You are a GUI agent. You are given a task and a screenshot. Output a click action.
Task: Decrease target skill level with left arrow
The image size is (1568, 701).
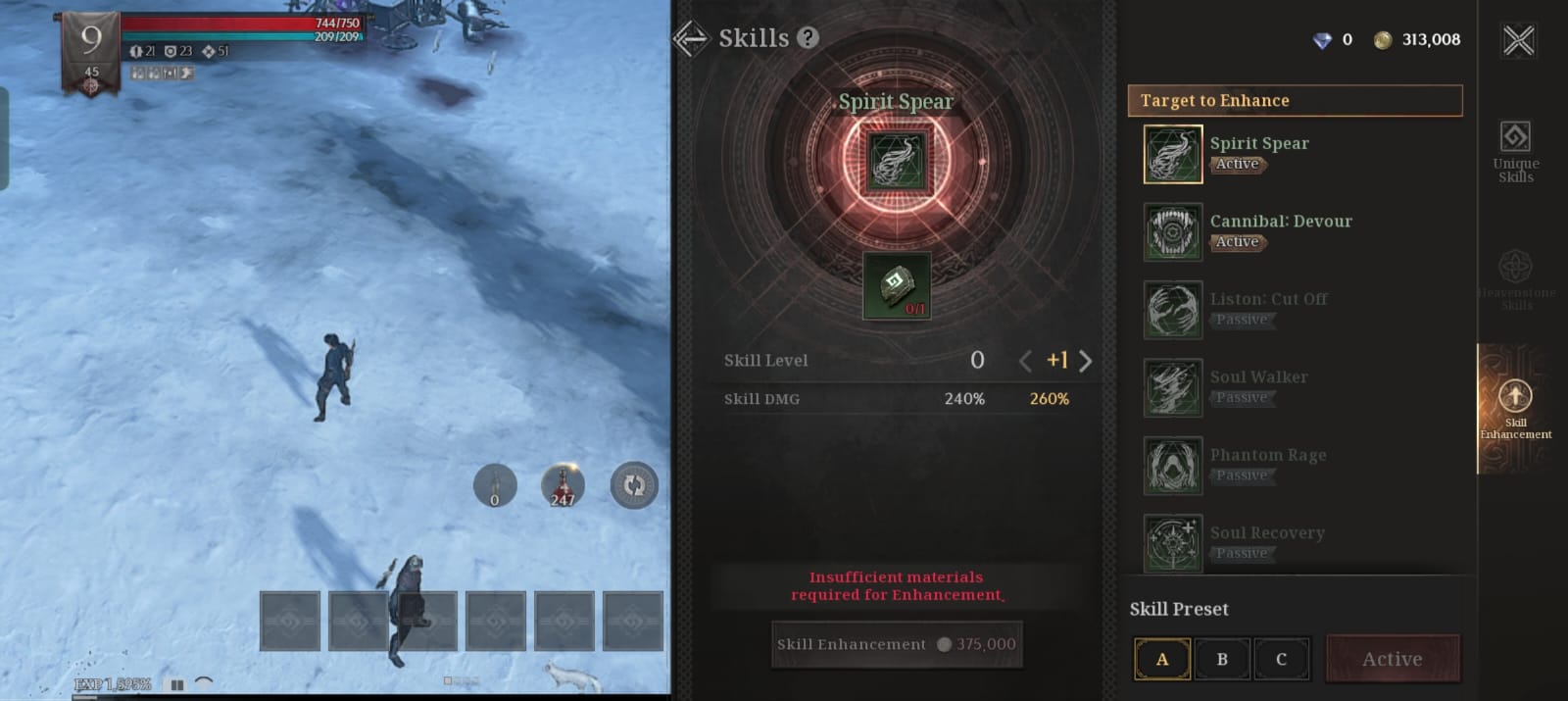point(1025,361)
